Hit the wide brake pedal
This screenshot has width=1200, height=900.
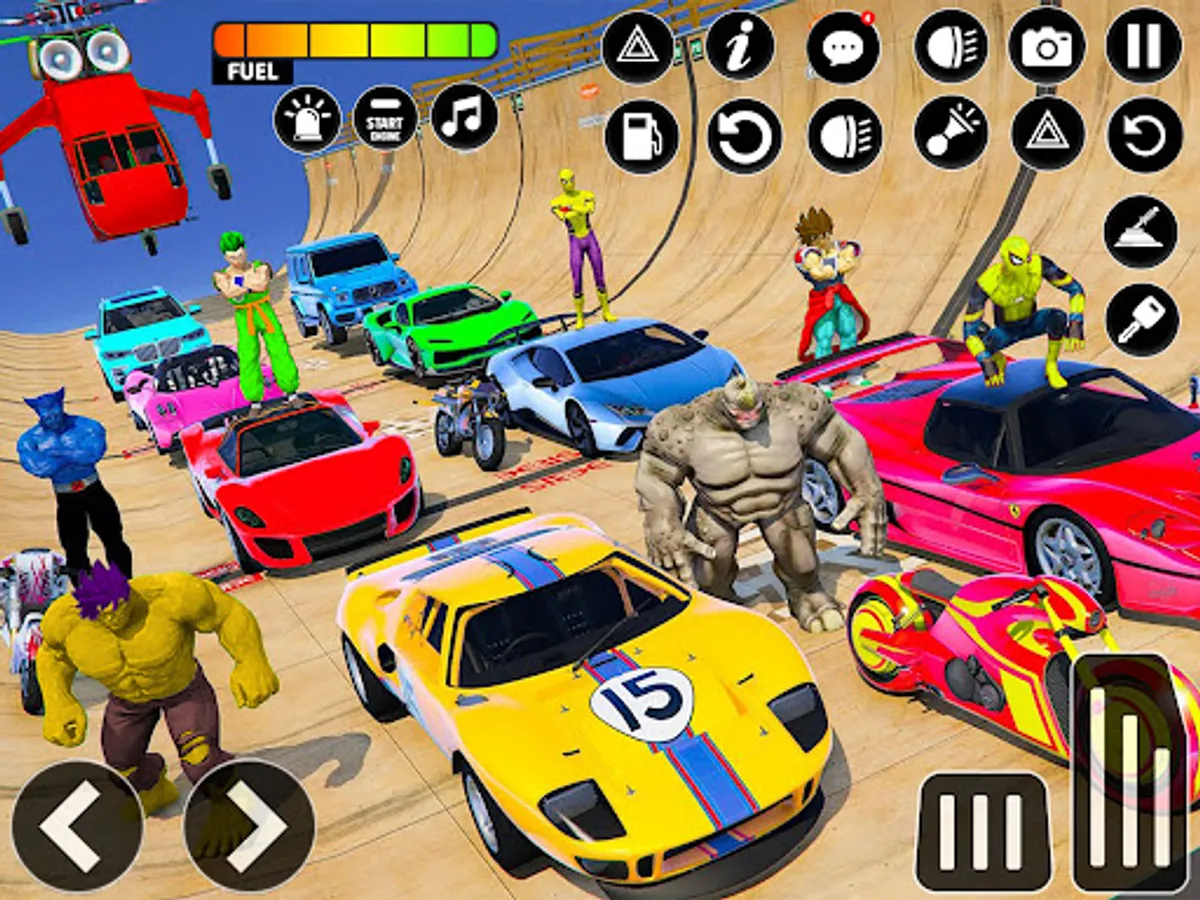click(983, 830)
